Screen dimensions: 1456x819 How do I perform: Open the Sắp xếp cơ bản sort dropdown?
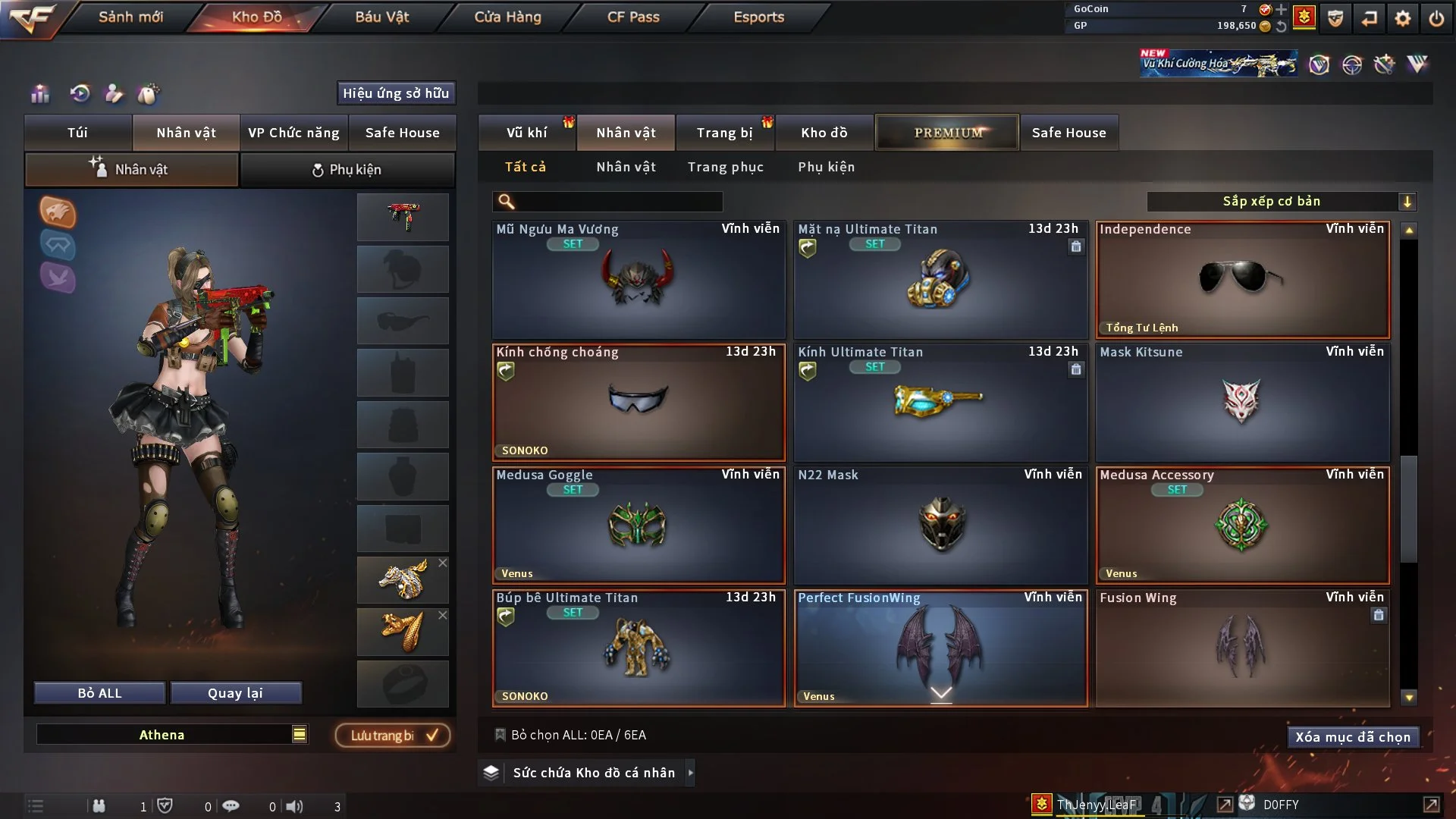[x=1281, y=202]
